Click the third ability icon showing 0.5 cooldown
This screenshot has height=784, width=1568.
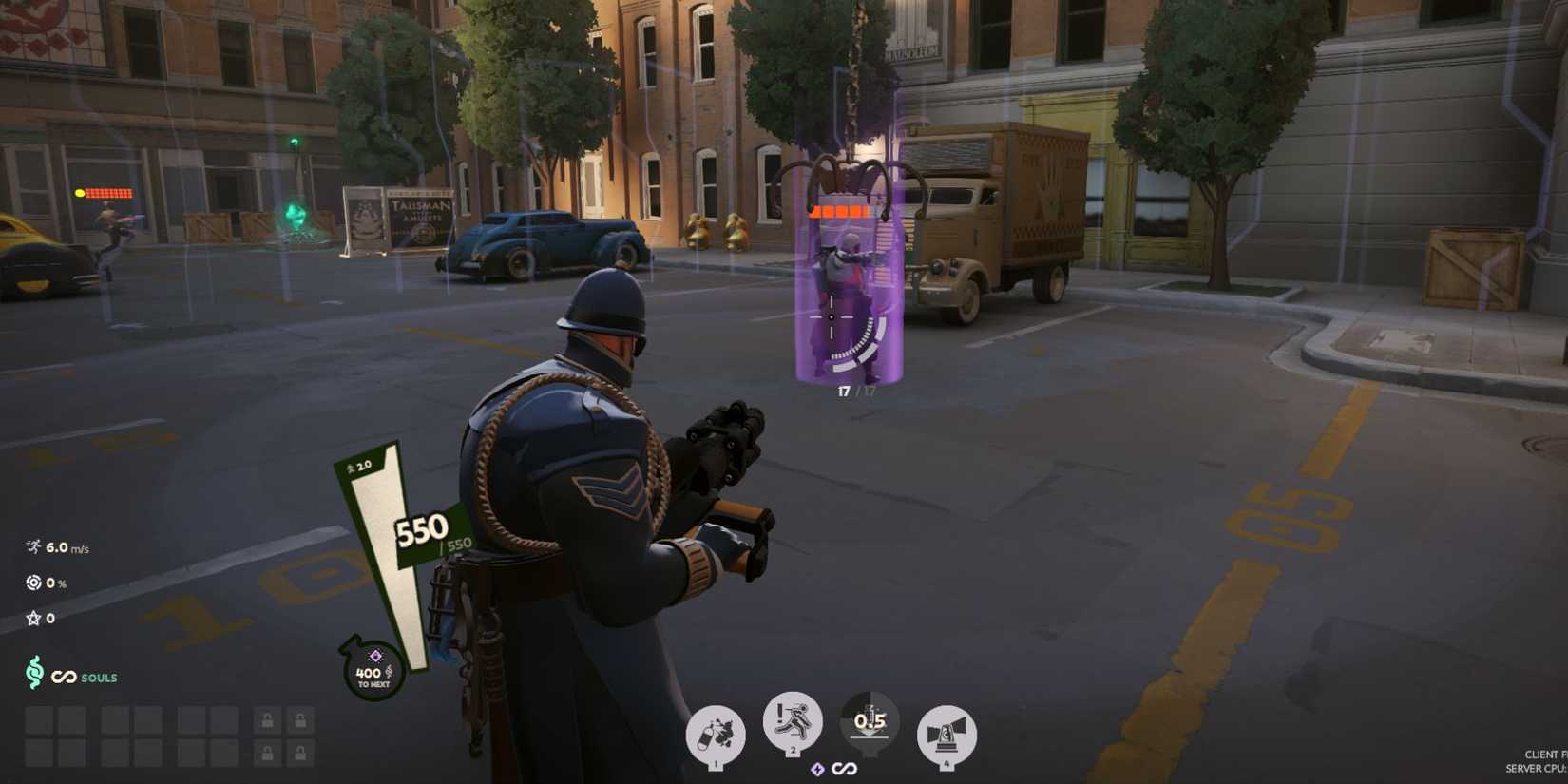[868, 720]
